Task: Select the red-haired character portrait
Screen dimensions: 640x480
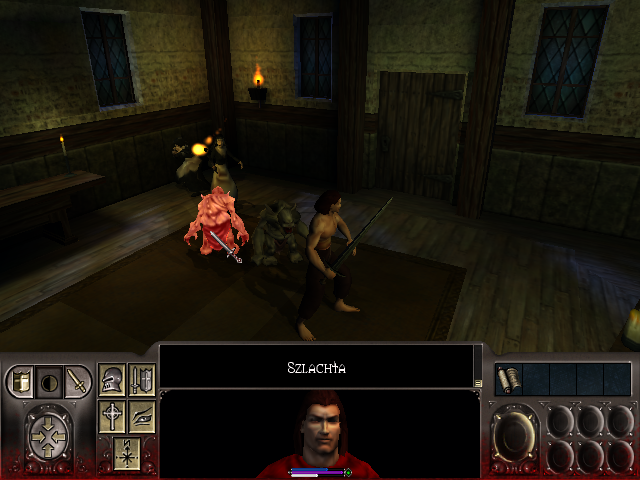Action: (319, 435)
